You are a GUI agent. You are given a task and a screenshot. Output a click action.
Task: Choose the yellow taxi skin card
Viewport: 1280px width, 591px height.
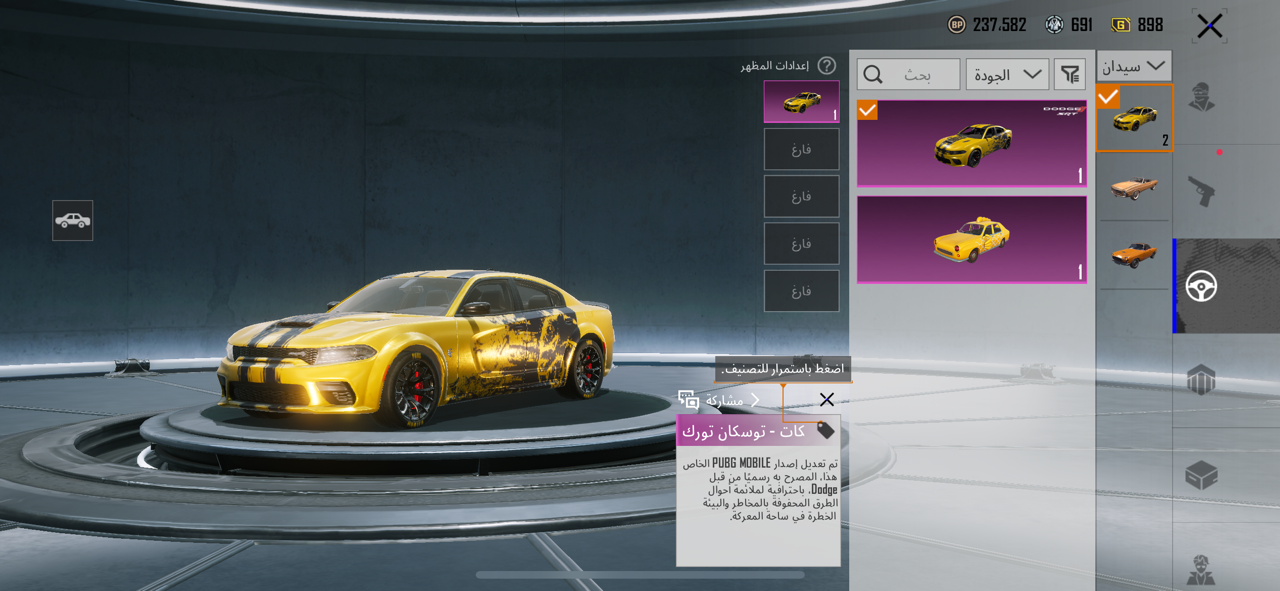(971, 239)
